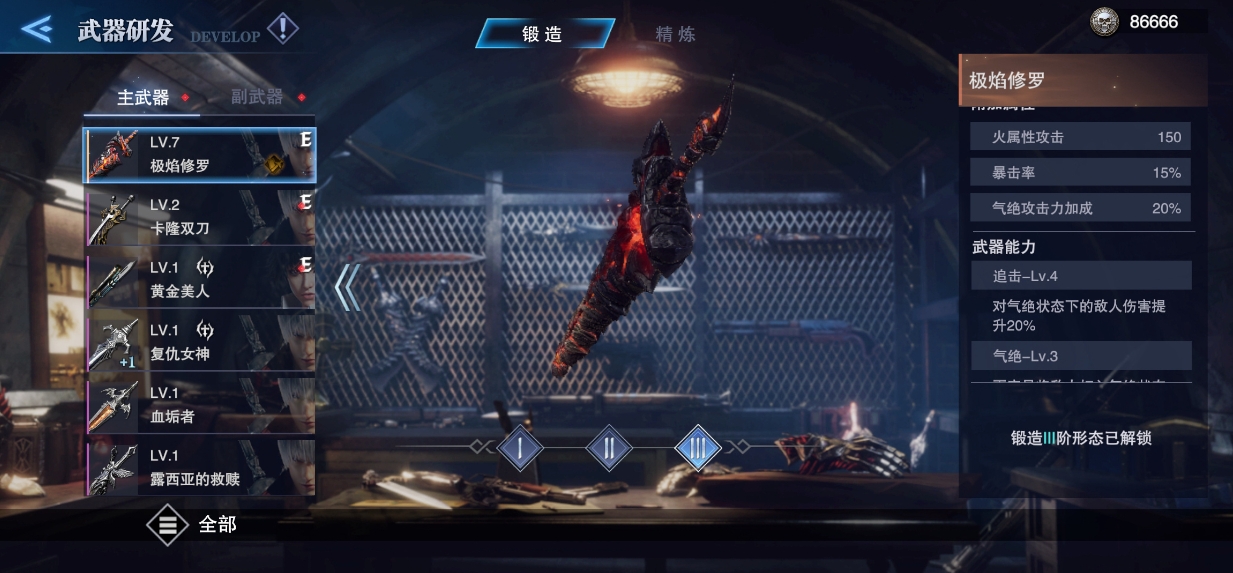
Task: Choose the 血垢者 weapon row
Action: [199, 405]
